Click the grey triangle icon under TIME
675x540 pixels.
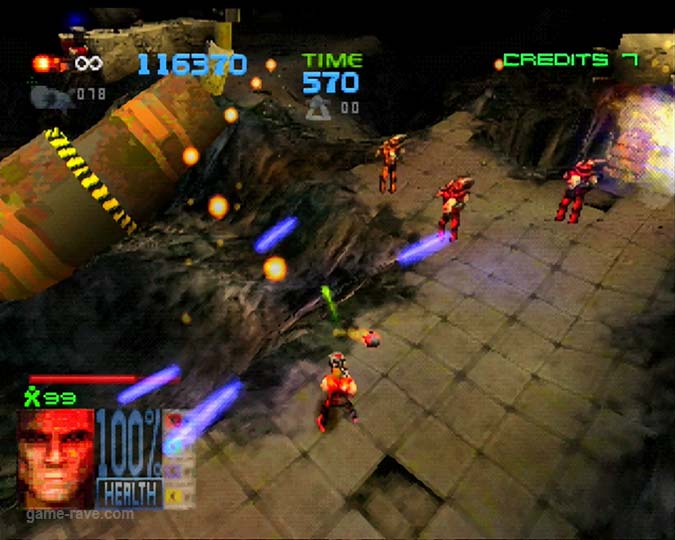(x=320, y=106)
